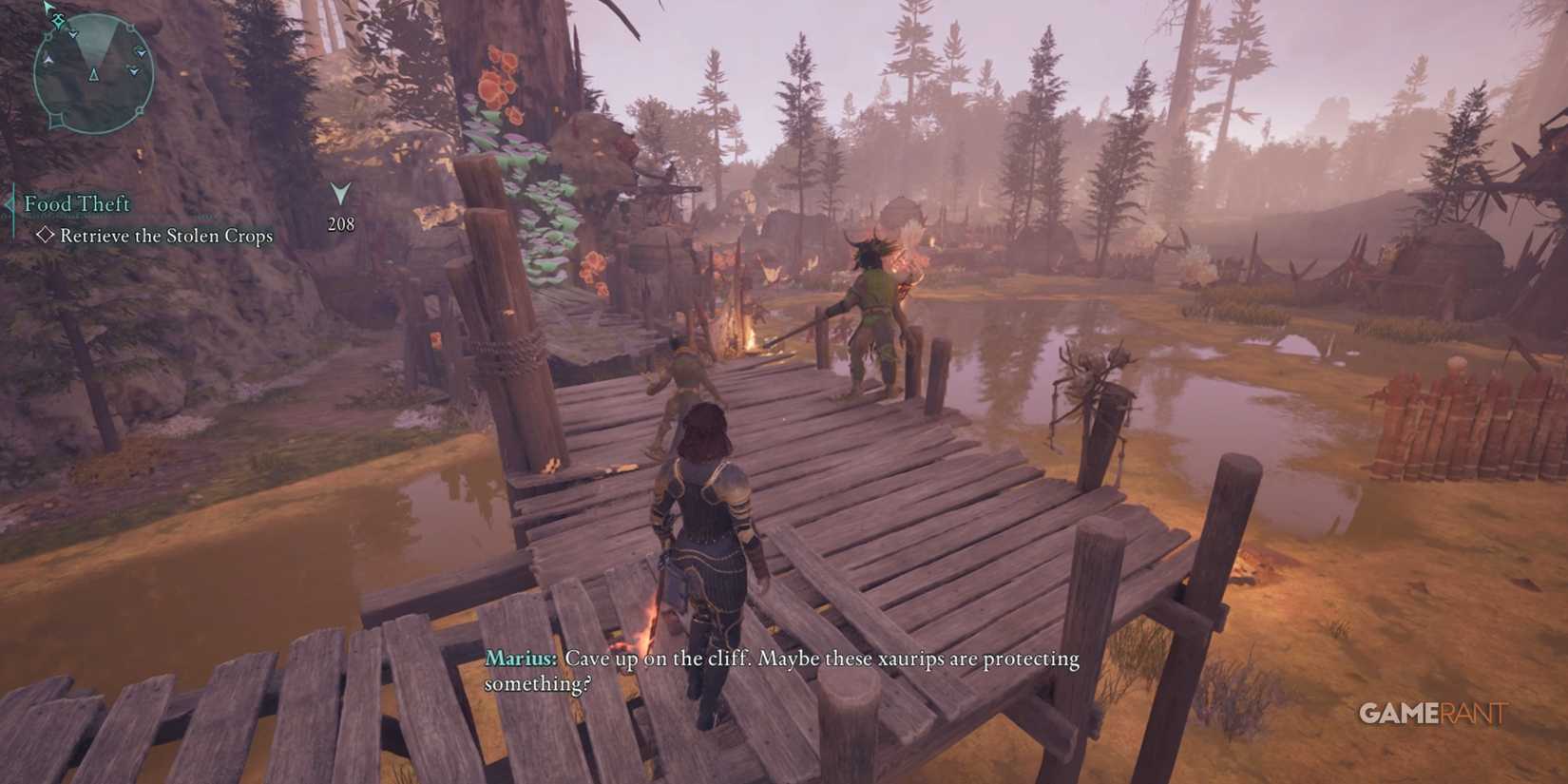Click the 208 compass bearing readout
The width and height of the screenshot is (1568, 784).
(340, 224)
